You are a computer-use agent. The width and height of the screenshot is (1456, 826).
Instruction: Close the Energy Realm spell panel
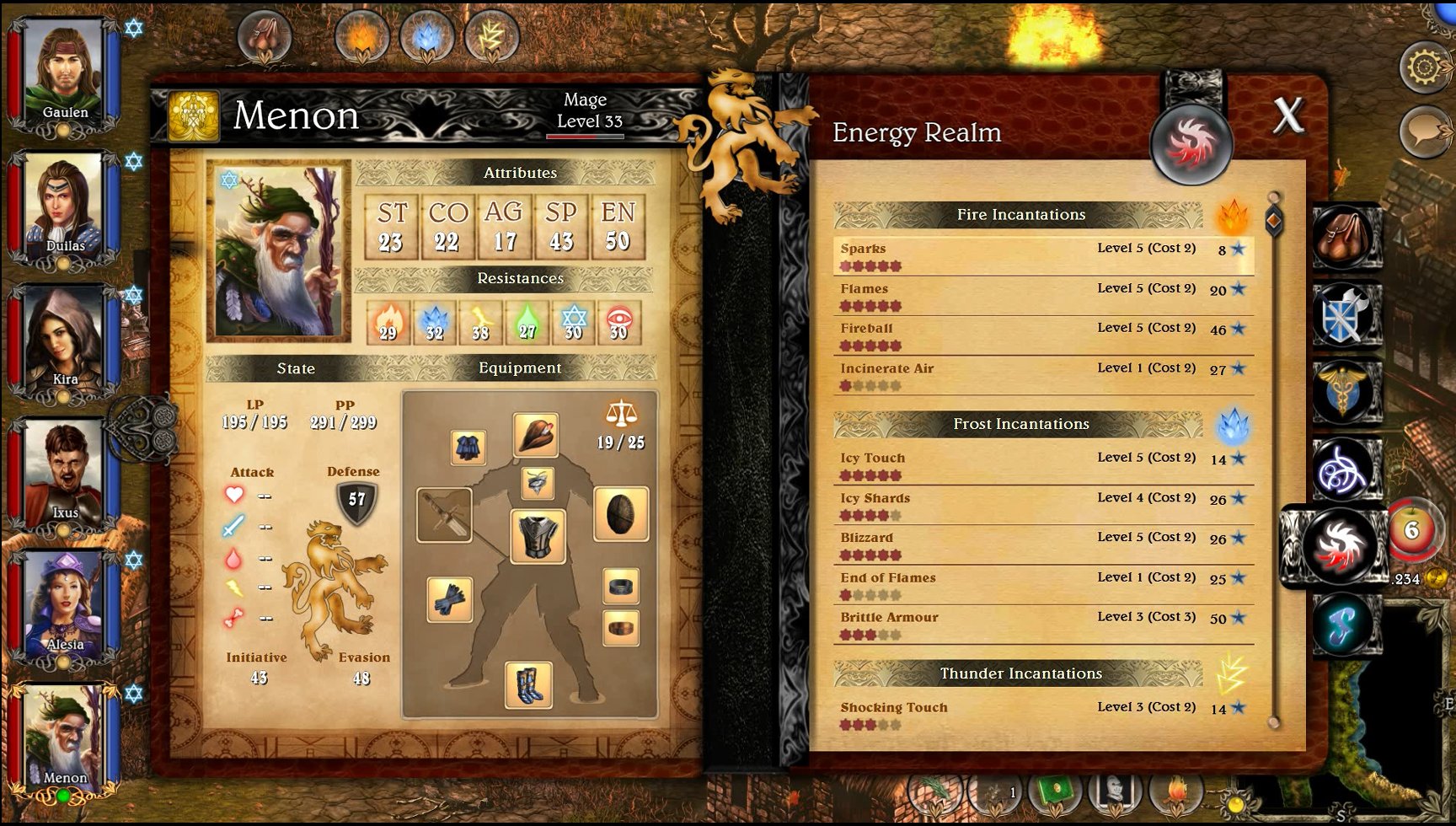pos(1288,115)
